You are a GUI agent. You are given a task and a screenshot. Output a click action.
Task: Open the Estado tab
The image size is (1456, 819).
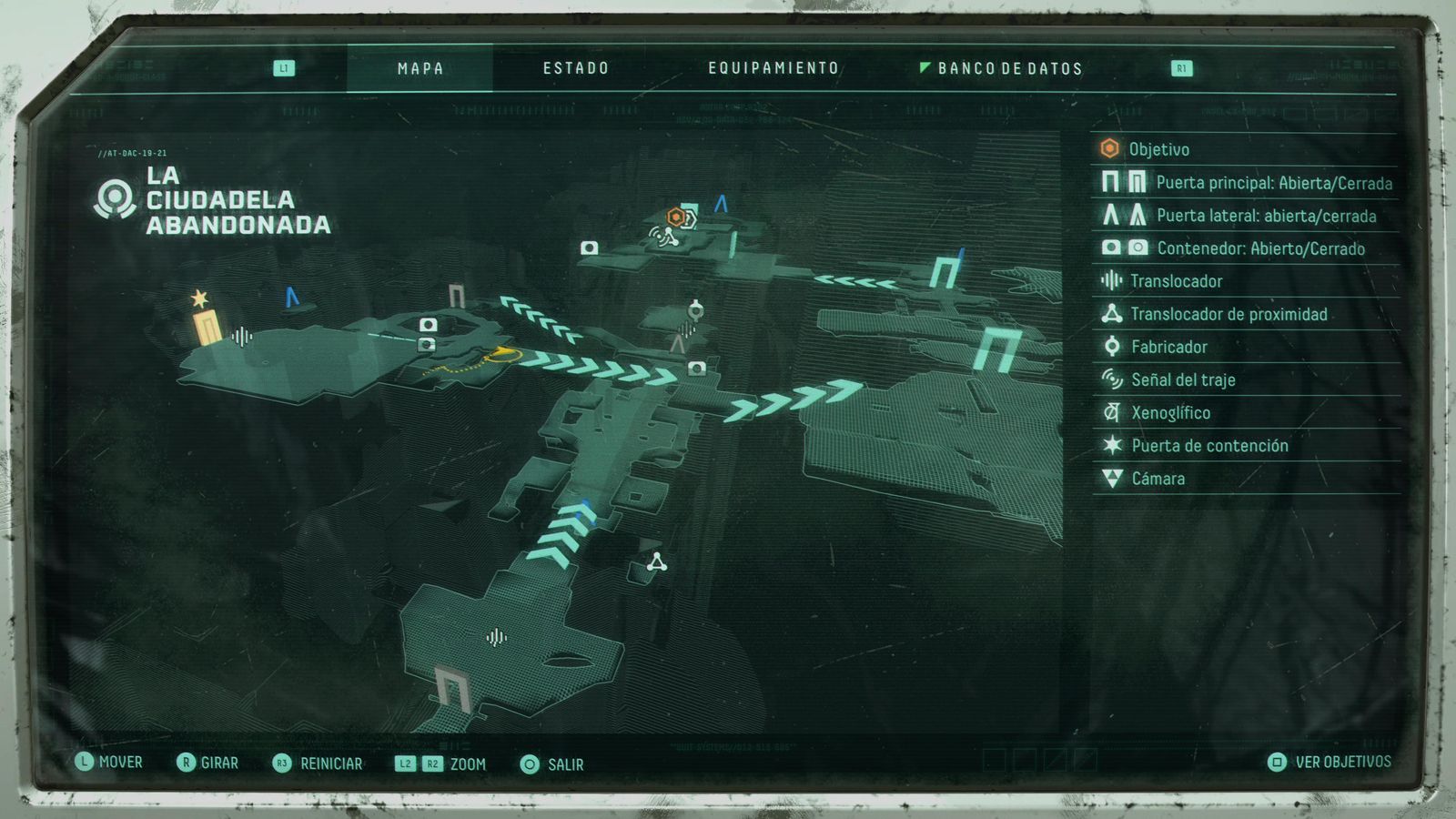click(575, 68)
